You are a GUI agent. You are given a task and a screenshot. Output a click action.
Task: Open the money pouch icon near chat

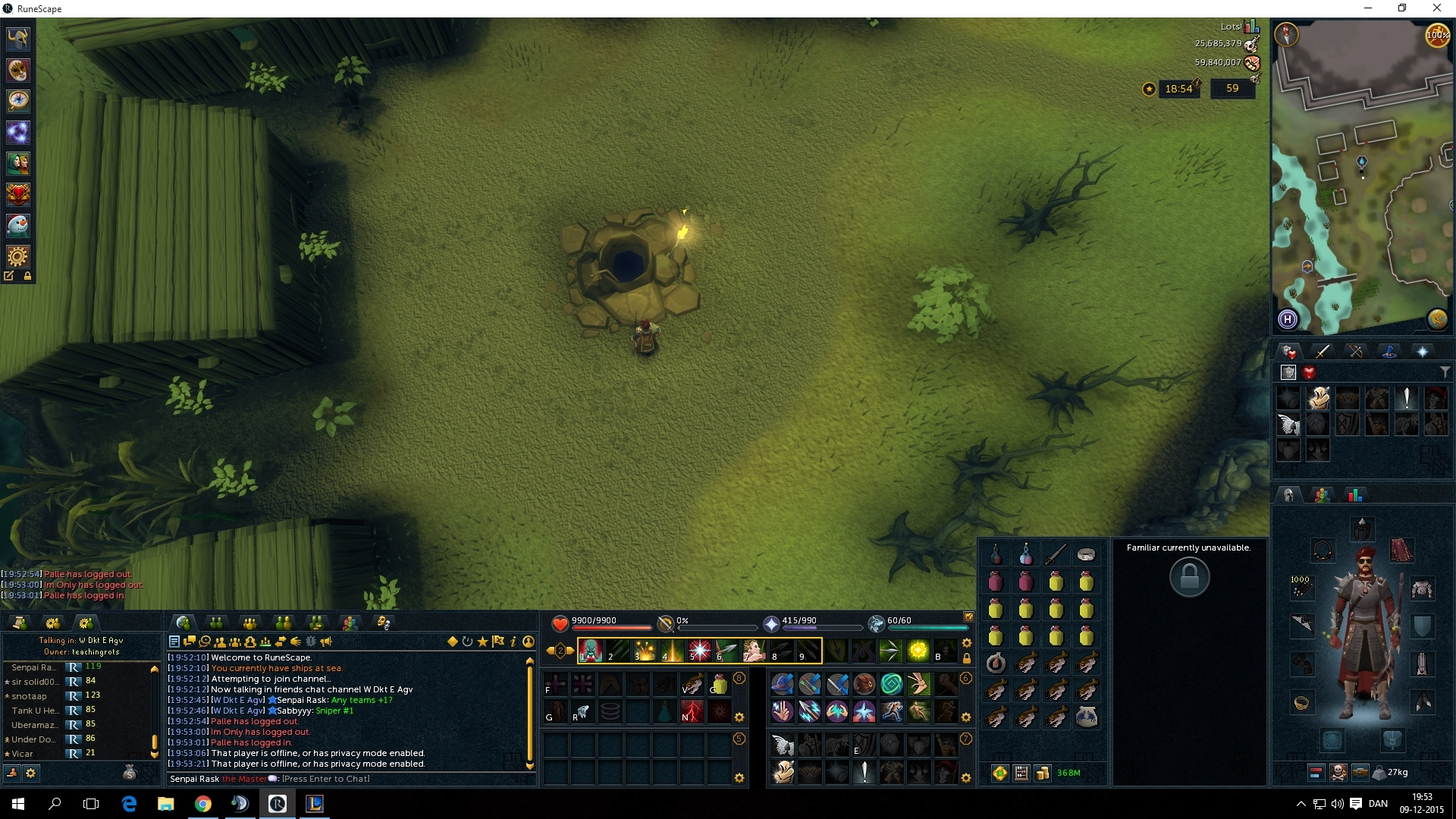[130, 773]
